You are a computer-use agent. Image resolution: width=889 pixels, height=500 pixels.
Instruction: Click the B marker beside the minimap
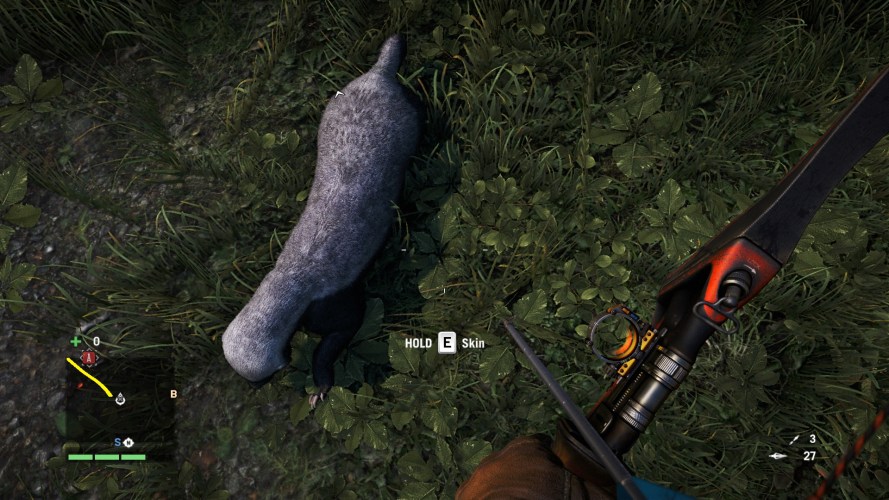point(173,394)
